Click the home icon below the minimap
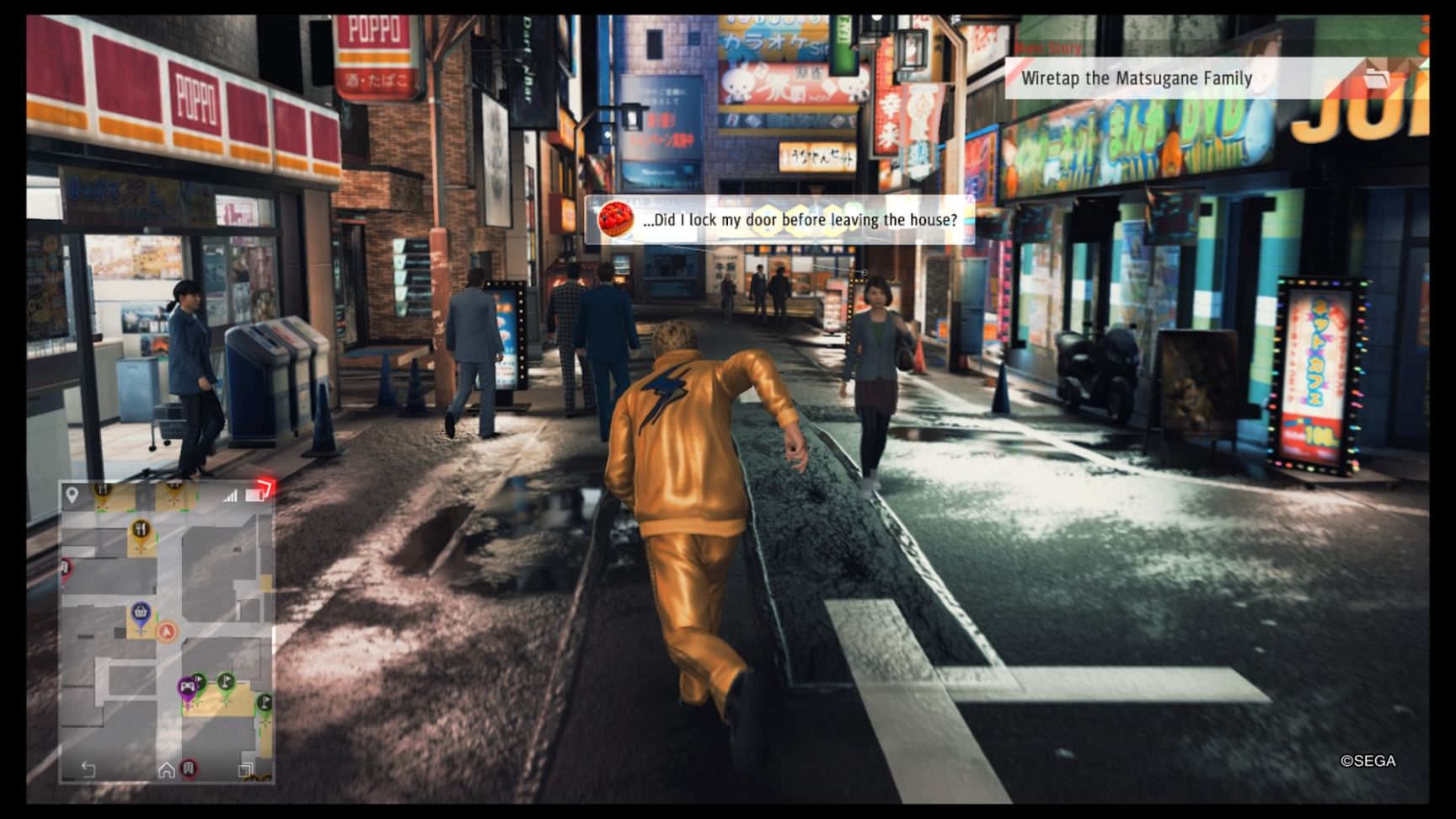 coord(167,769)
